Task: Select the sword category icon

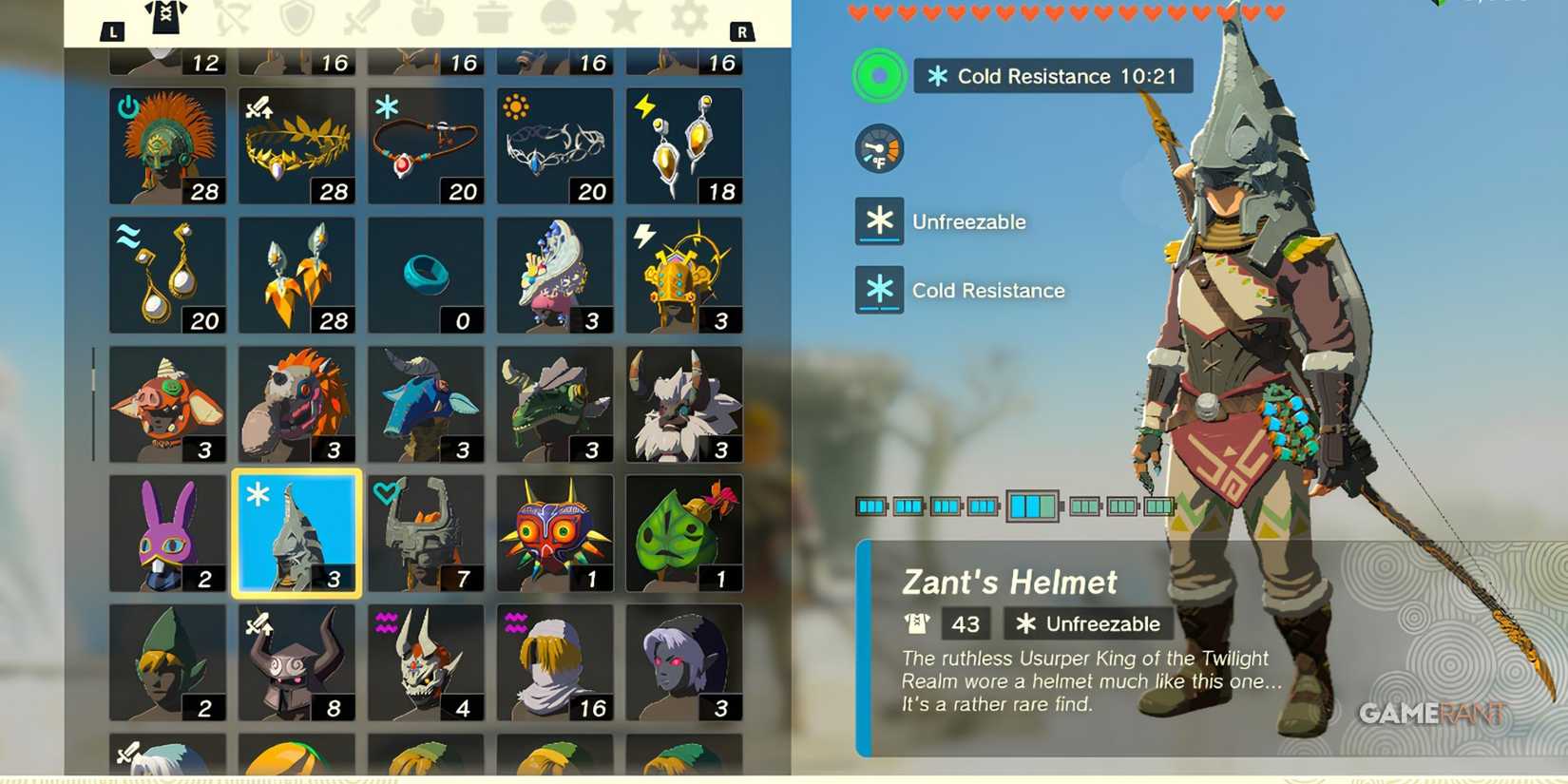Action: click(361, 21)
